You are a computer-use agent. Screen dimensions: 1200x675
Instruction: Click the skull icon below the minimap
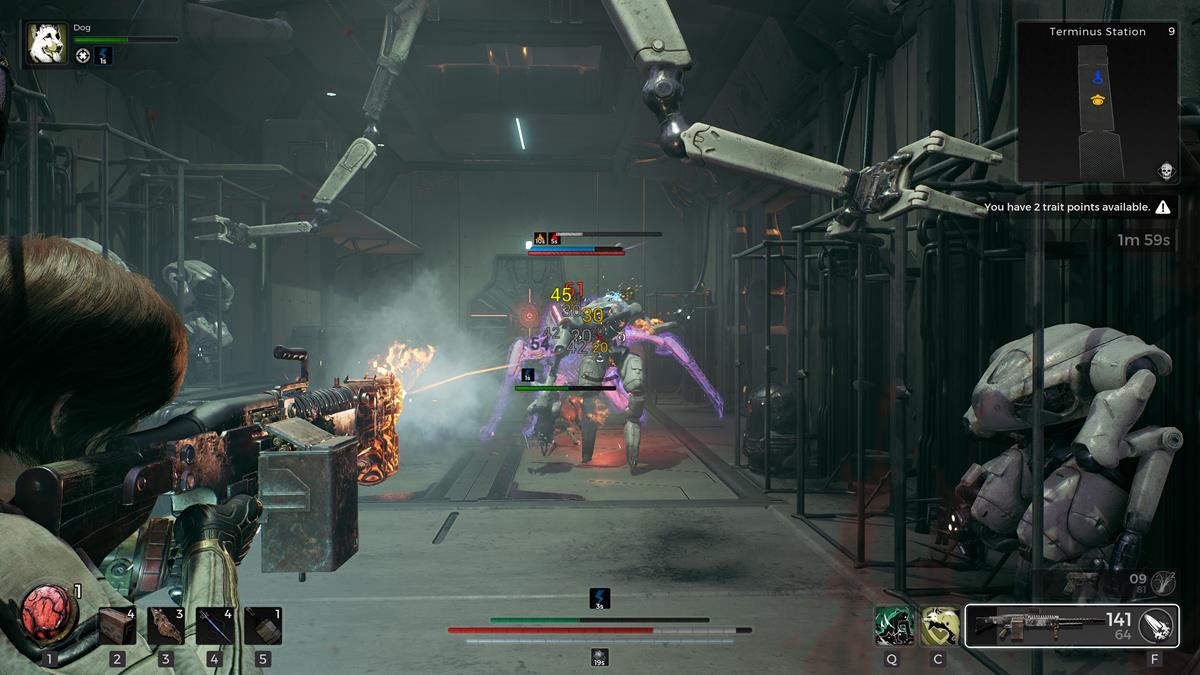click(1165, 171)
